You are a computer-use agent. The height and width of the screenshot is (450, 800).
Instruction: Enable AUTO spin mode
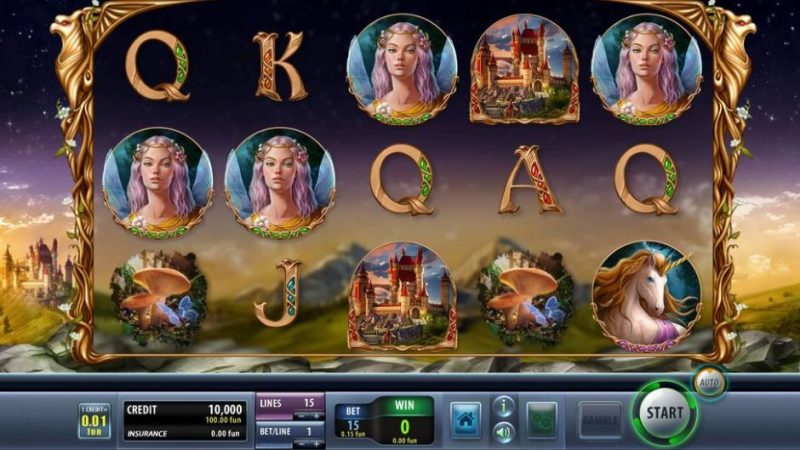pos(707,383)
